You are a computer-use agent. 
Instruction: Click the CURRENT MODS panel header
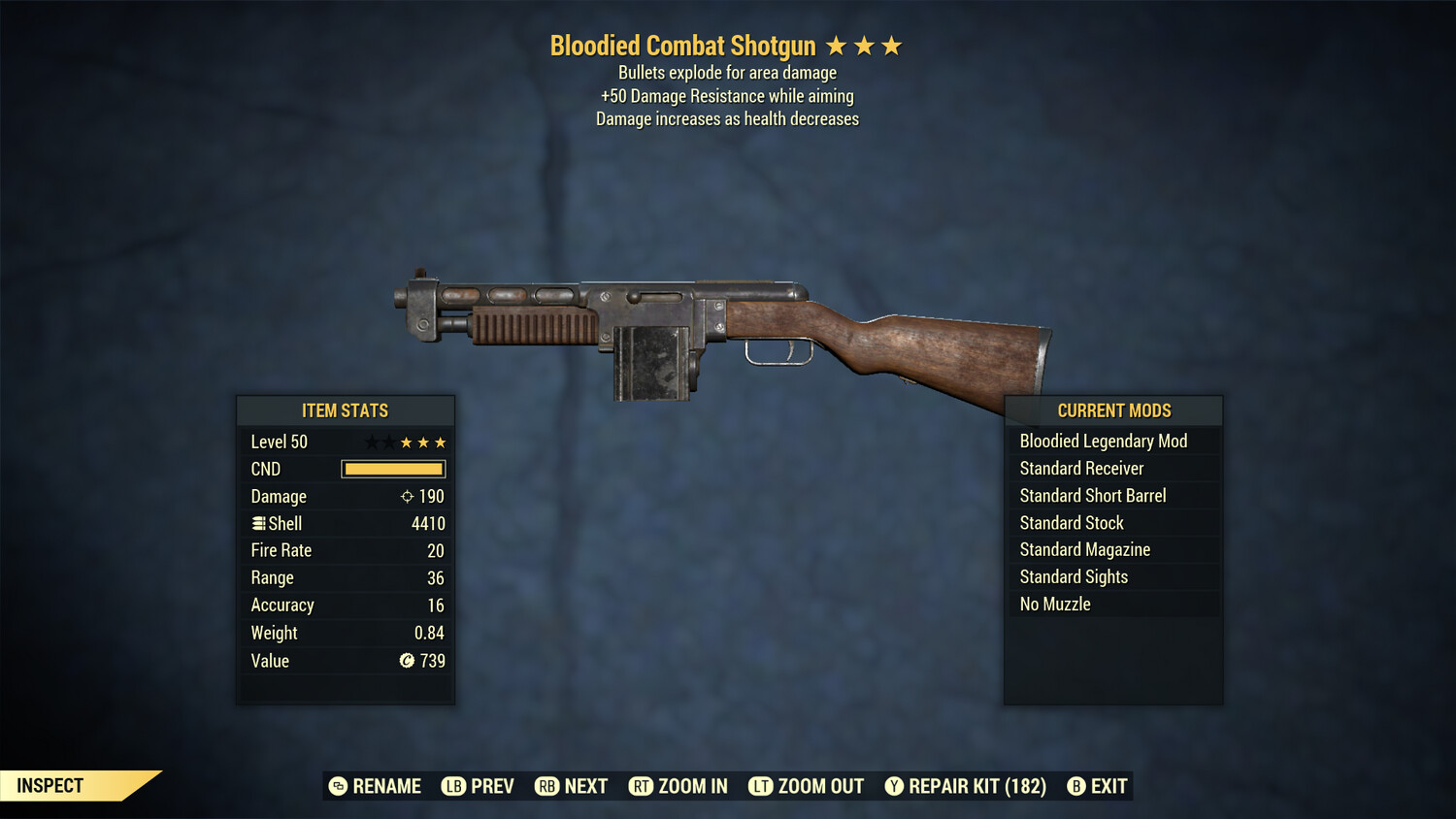(1112, 410)
